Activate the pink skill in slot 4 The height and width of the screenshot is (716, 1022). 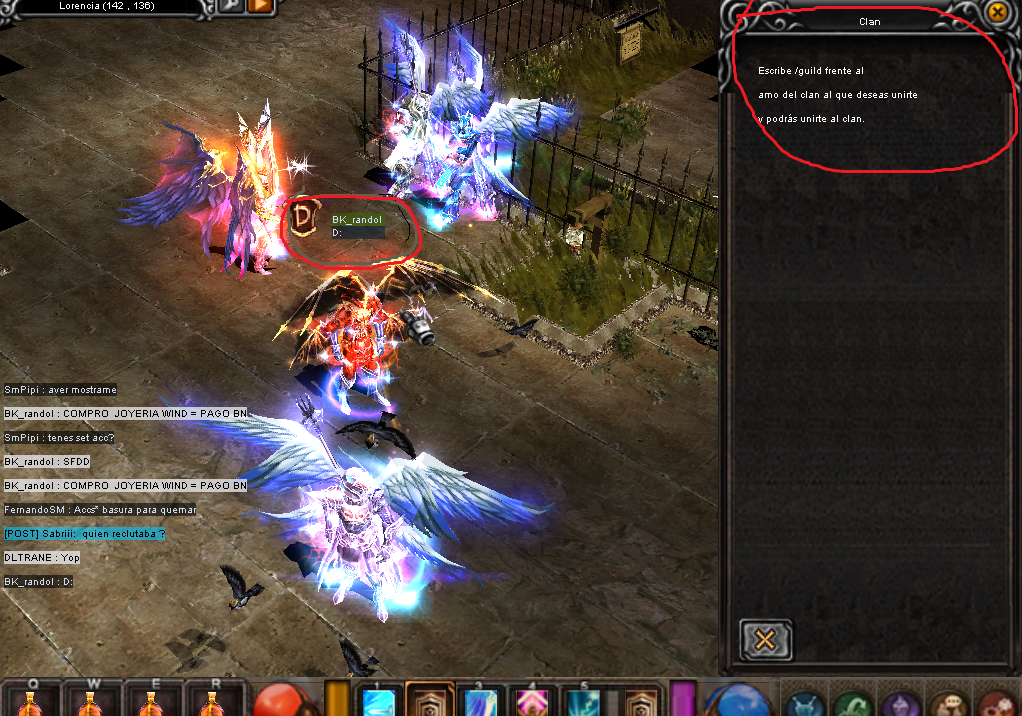[531, 701]
